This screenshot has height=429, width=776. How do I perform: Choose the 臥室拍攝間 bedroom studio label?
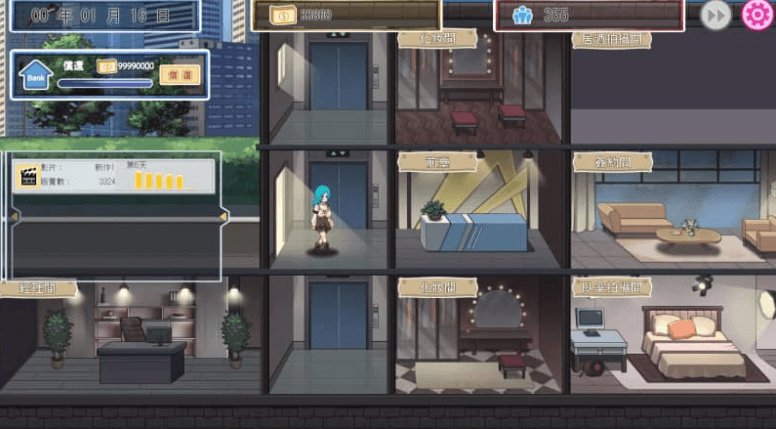[611, 287]
